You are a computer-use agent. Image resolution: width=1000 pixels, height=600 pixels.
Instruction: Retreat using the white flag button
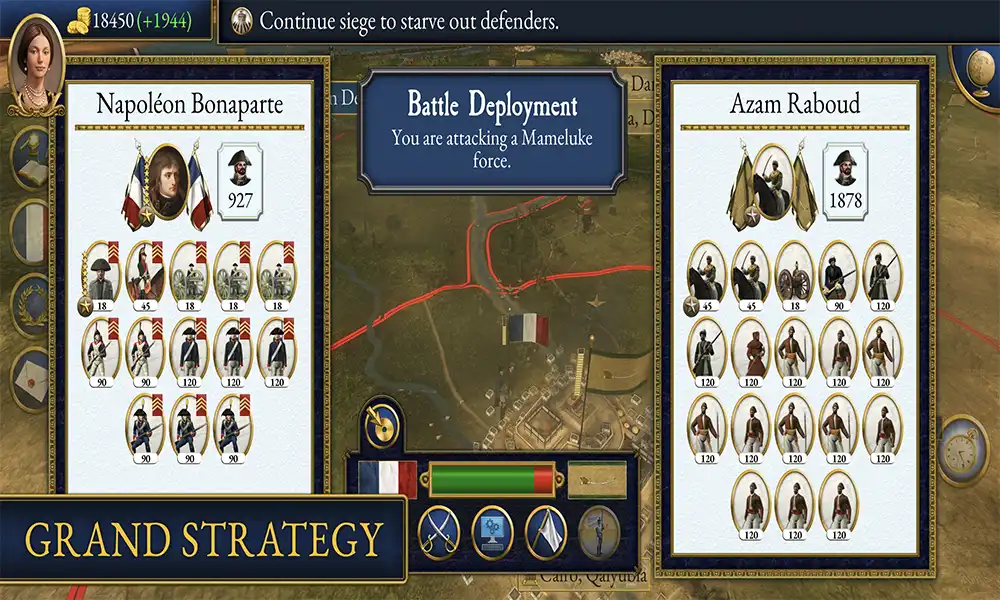pyautogui.click(x=545, y=527)
